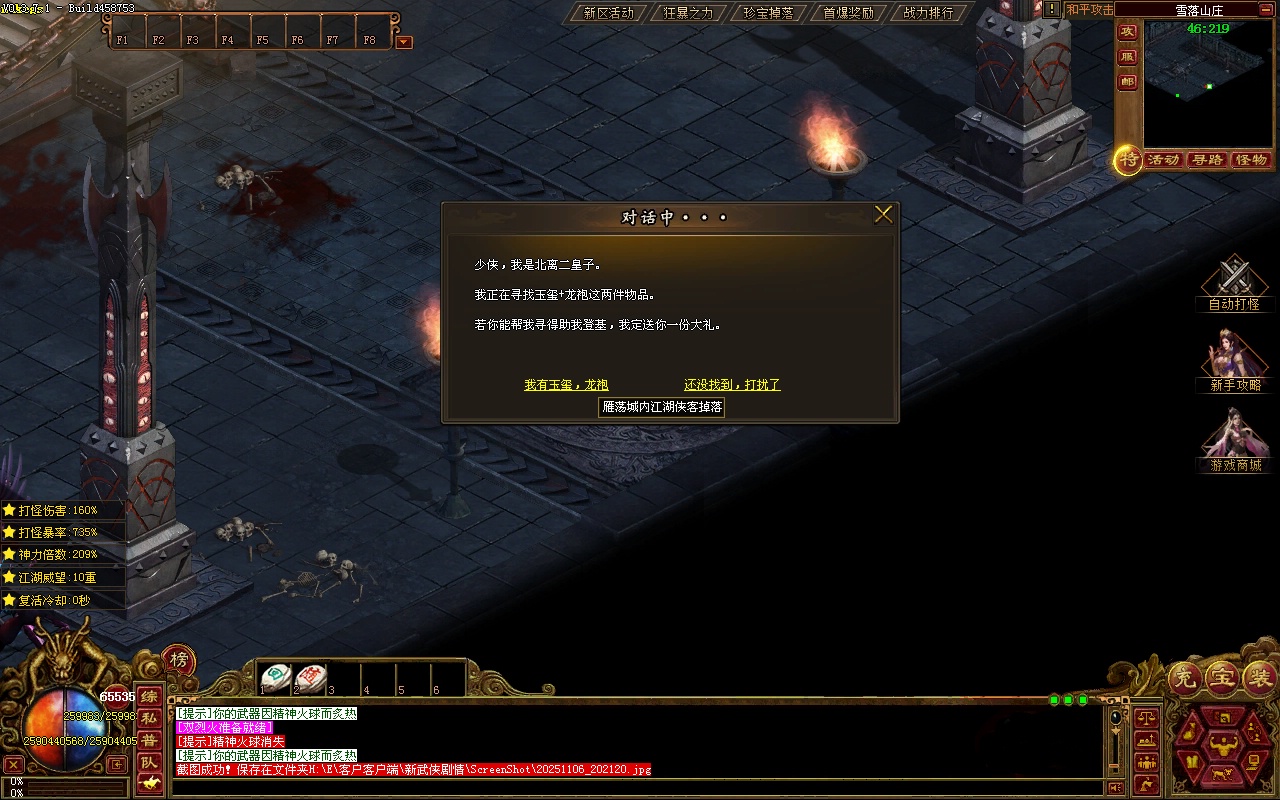Open the 充 recharge button
The height and width of the screenshot is (800, 1280).
coord(1184,679)
